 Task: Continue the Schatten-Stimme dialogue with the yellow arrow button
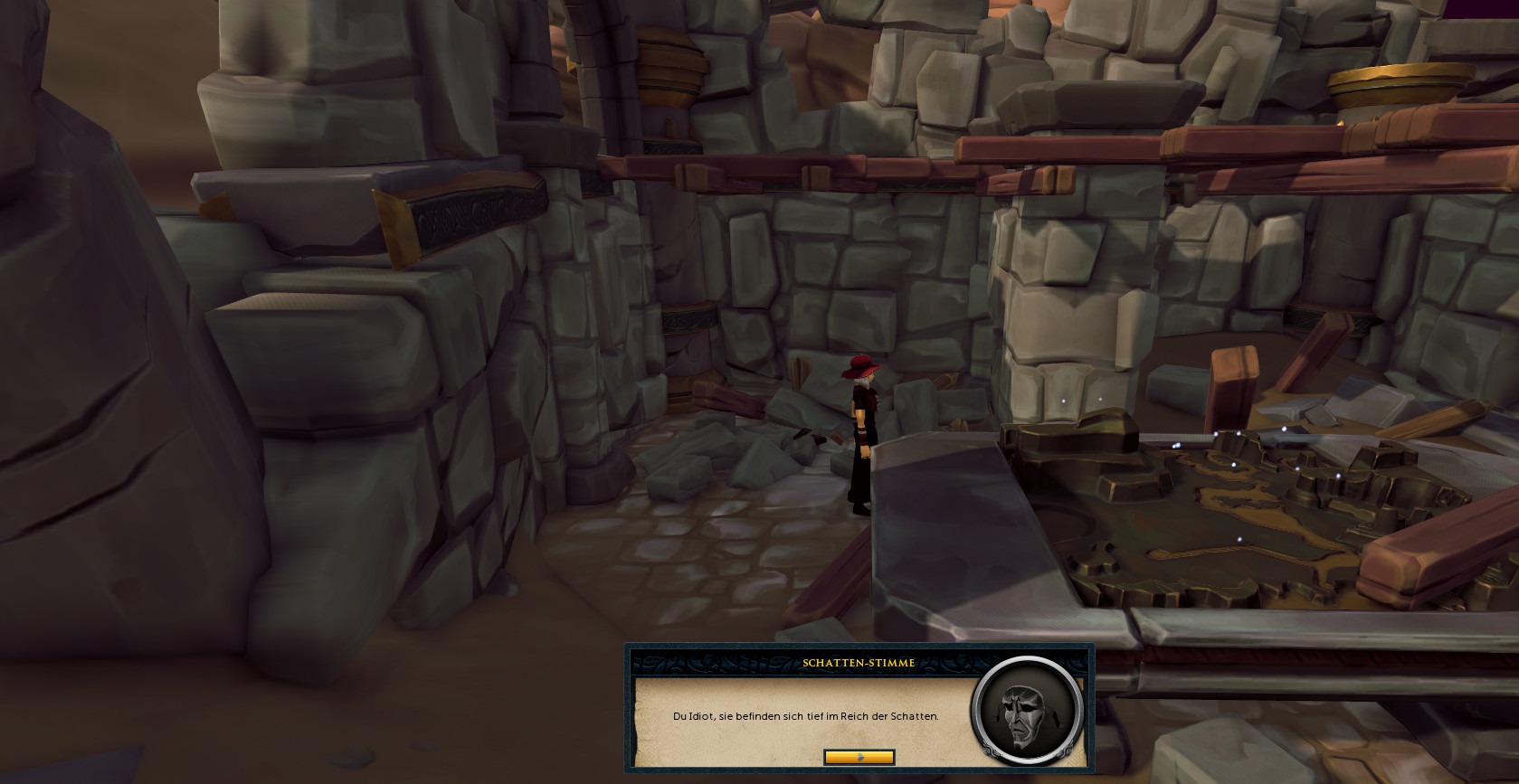[x=859, y=757]
